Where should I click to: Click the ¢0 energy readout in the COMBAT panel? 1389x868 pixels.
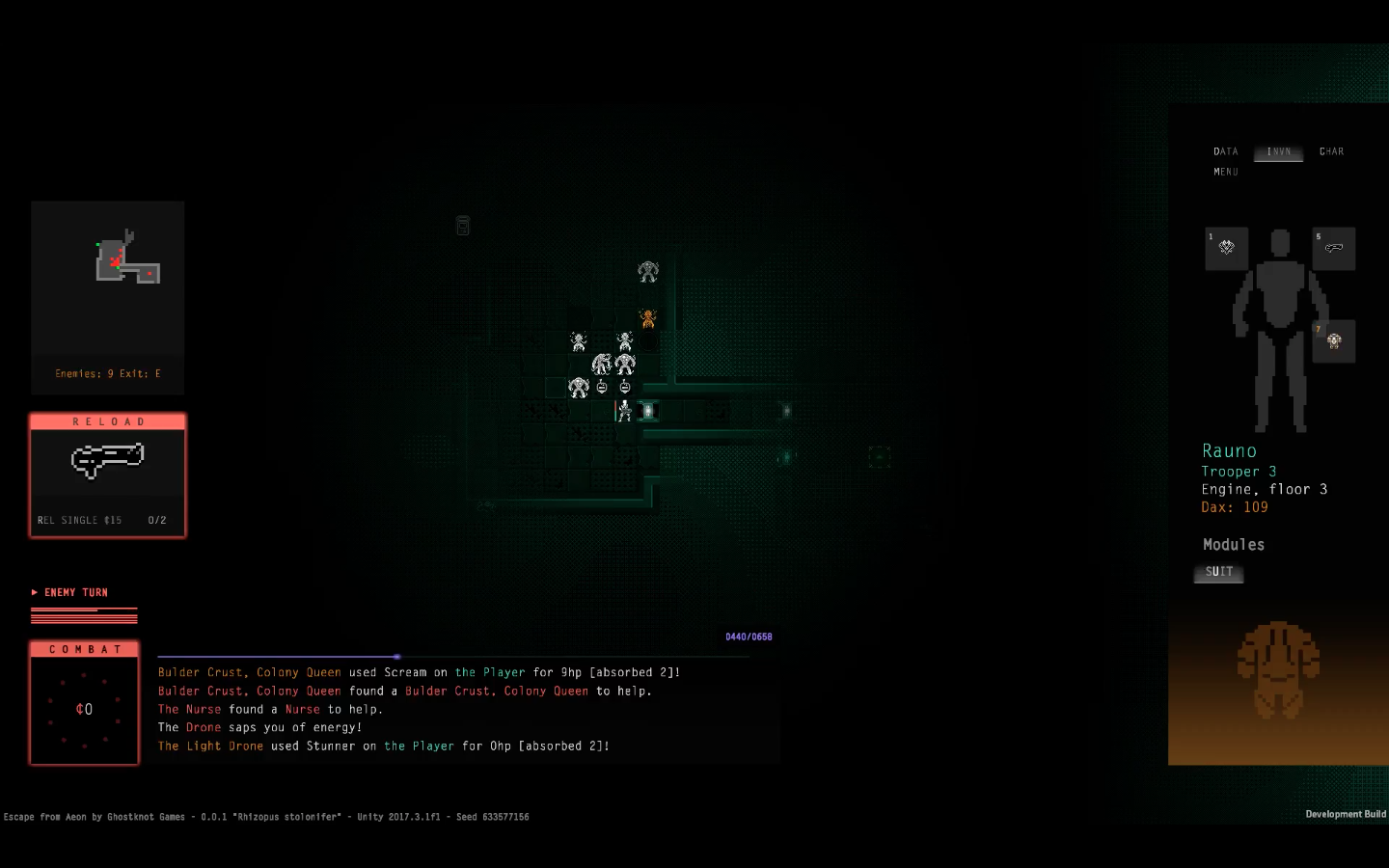click(x=84, y=709)
